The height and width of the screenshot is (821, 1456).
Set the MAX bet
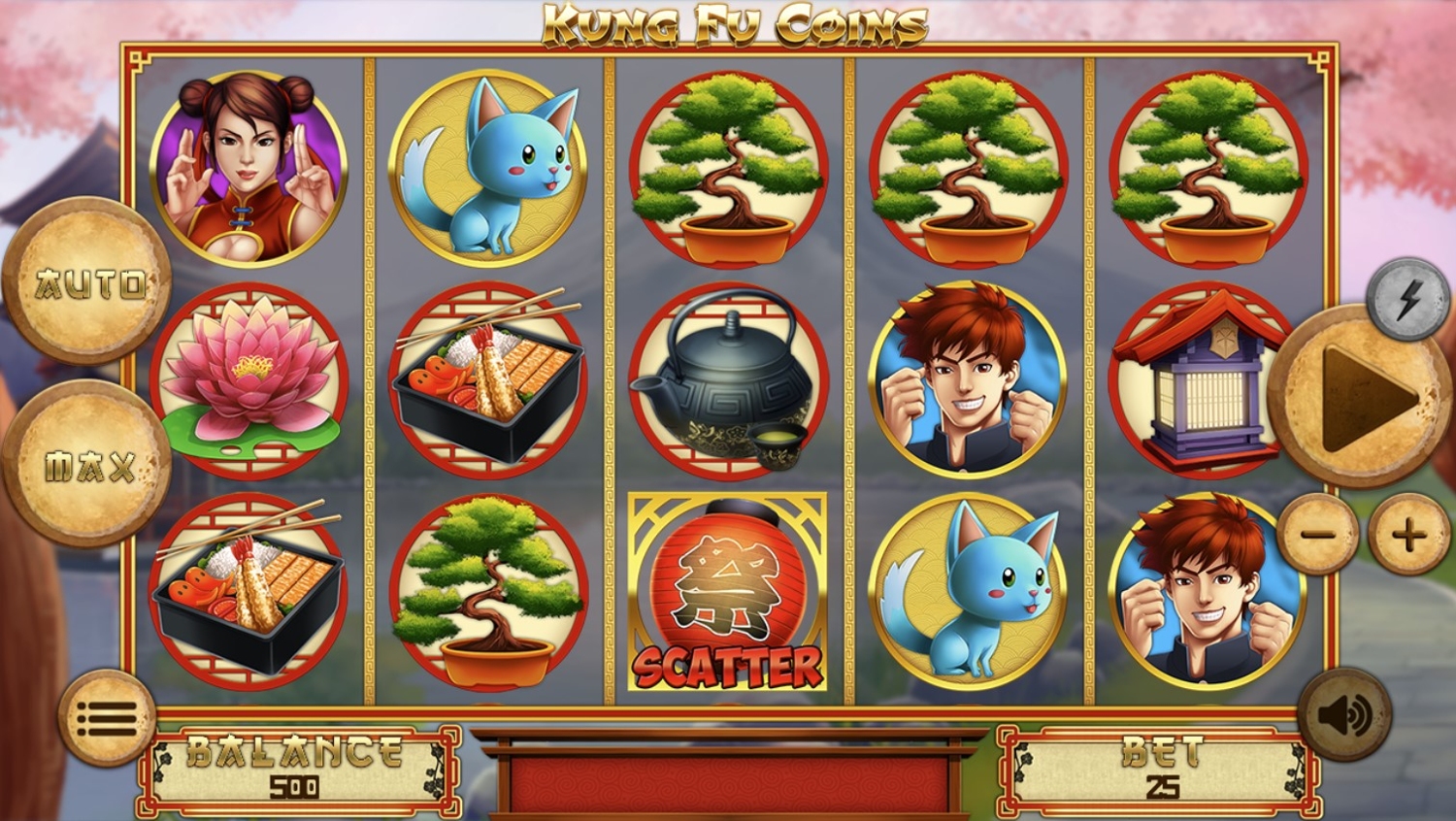tap(88, 466)
